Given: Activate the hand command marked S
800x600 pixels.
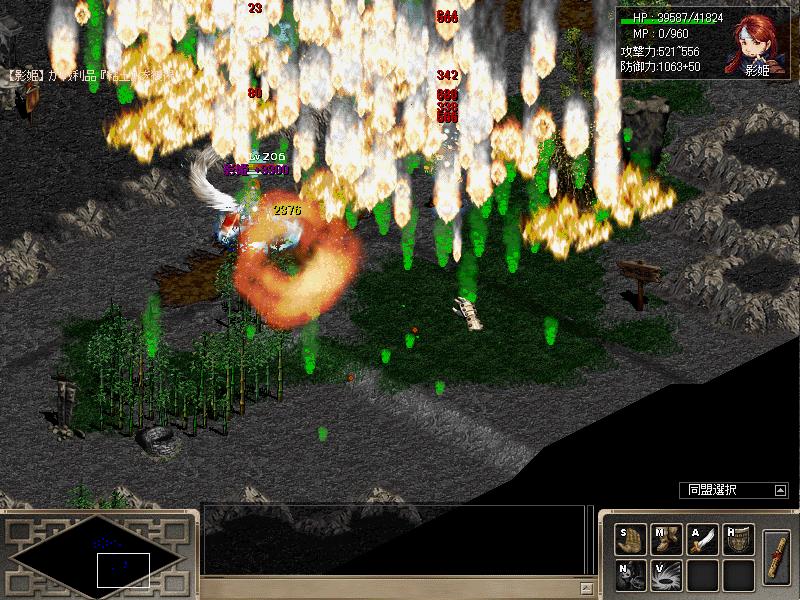Looking at the screenshot, I should click(630, 539).
